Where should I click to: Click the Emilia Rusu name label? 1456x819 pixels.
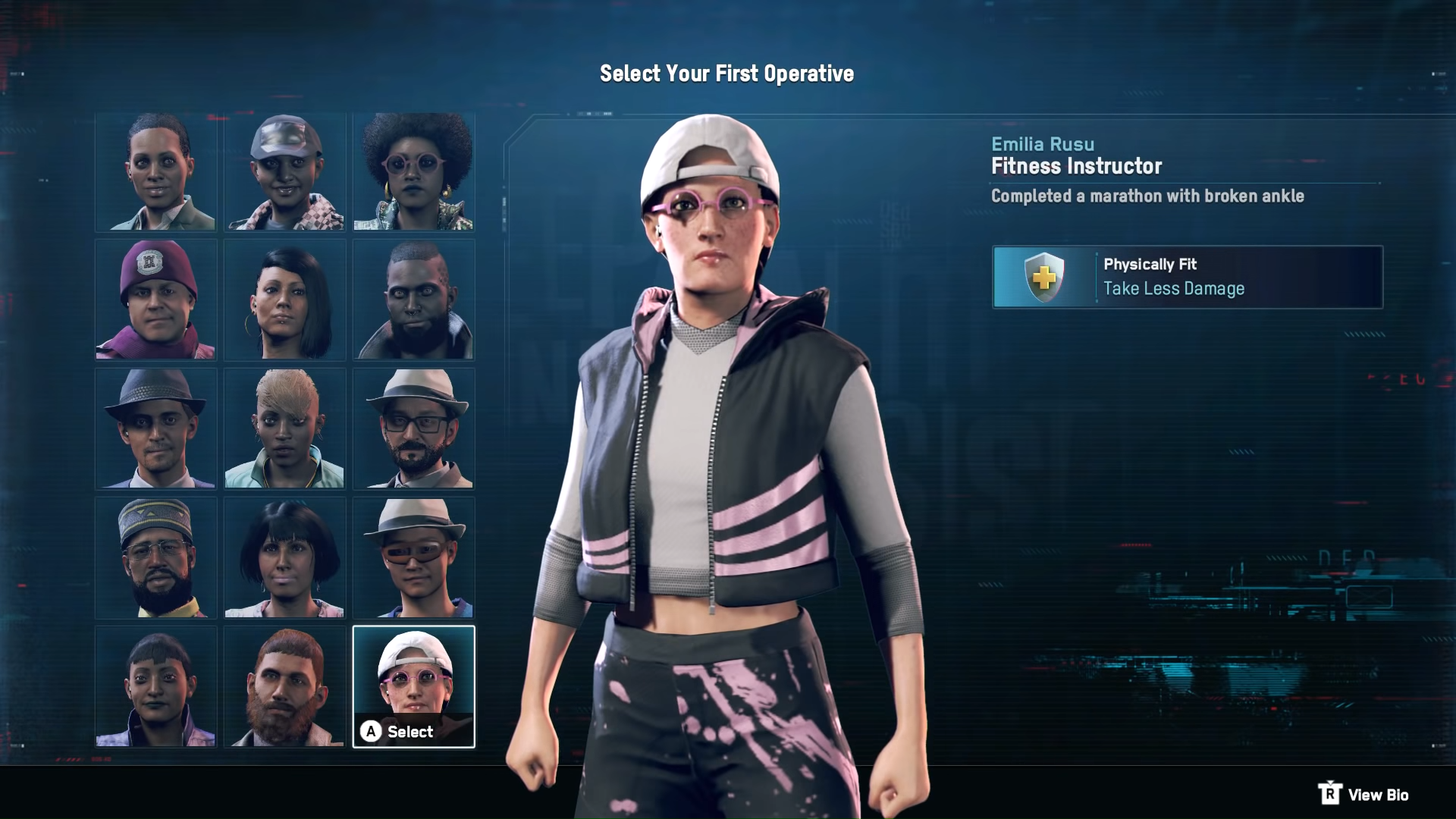point(1043,144)
